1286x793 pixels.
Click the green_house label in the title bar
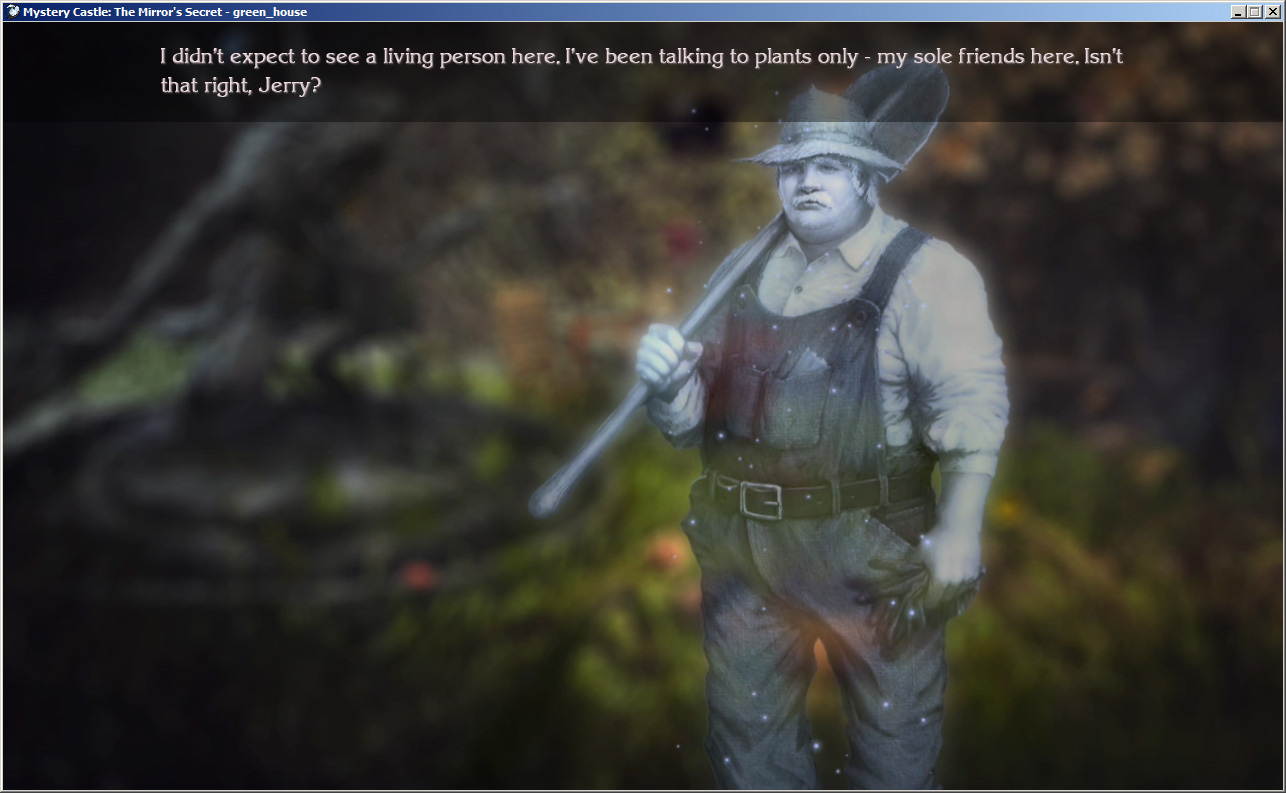click(x=273, y=11)
